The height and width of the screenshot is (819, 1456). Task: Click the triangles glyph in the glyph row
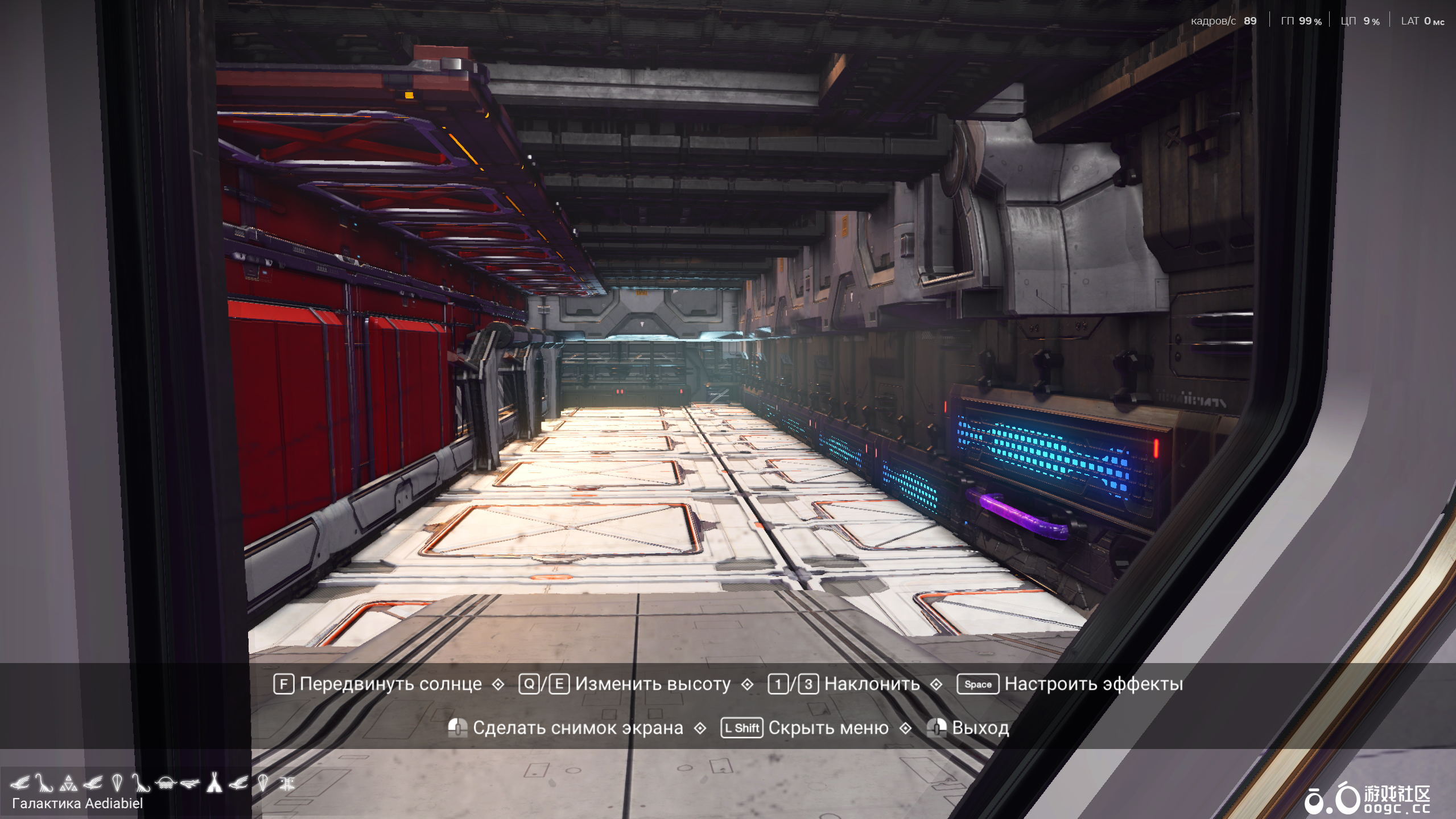coord(69,783)
